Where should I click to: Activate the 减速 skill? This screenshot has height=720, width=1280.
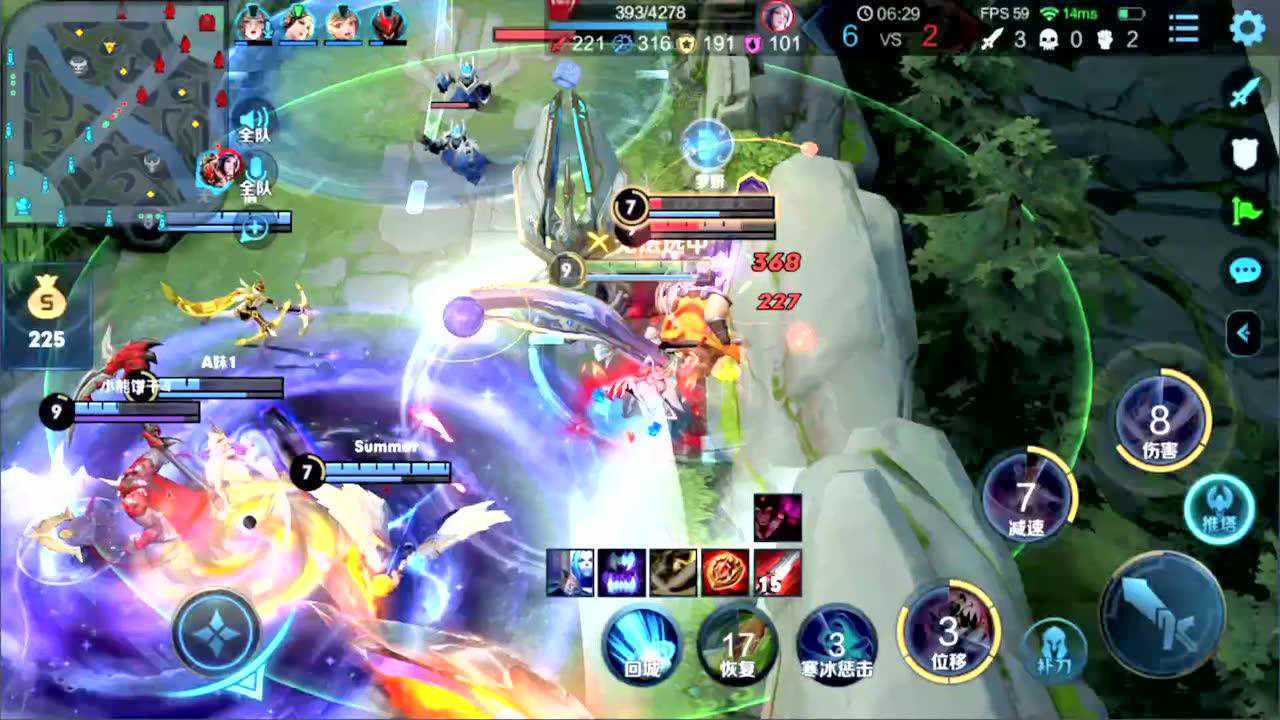(1026, 498)
